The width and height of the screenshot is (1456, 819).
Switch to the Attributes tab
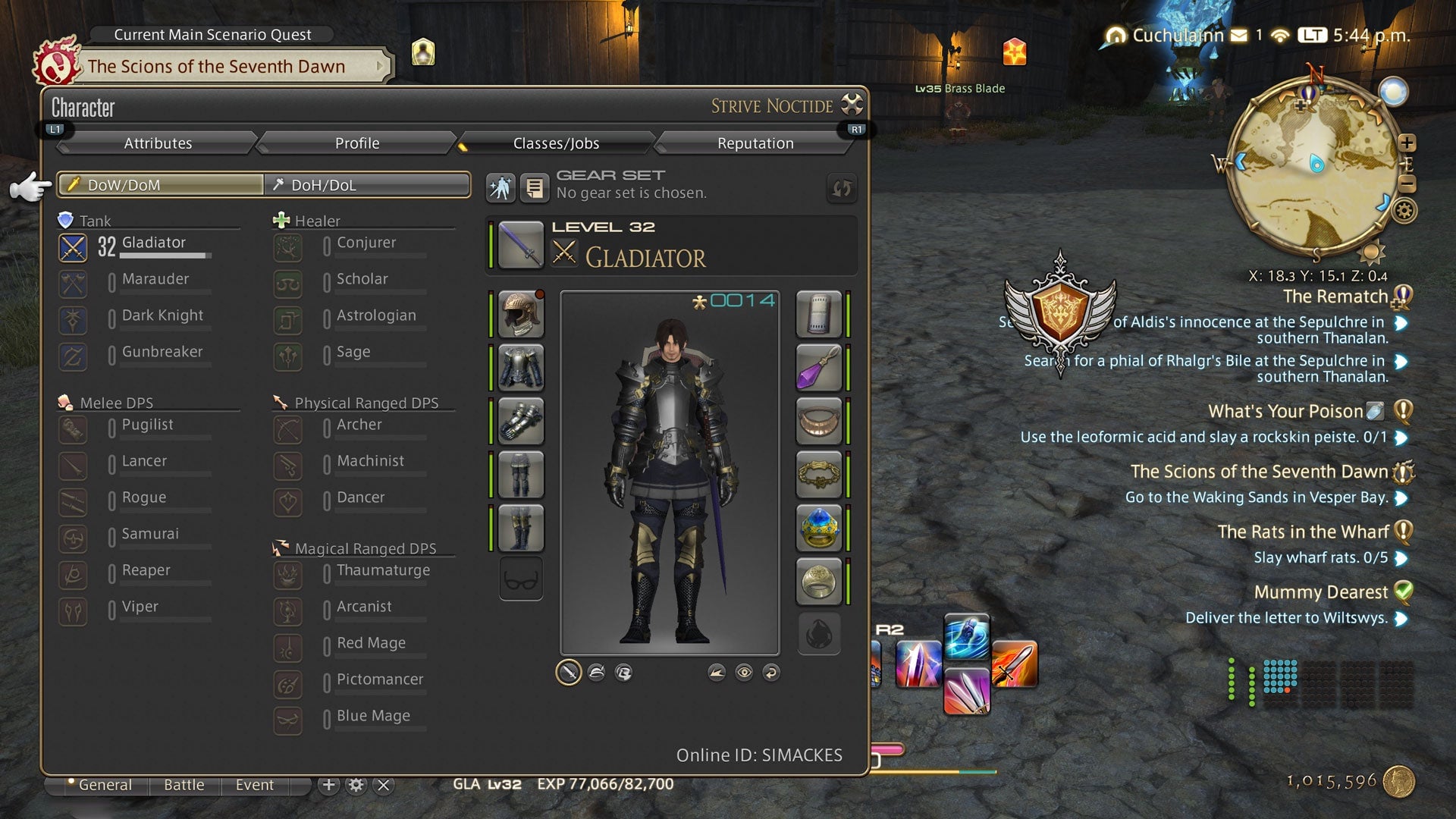click(158, 143)
